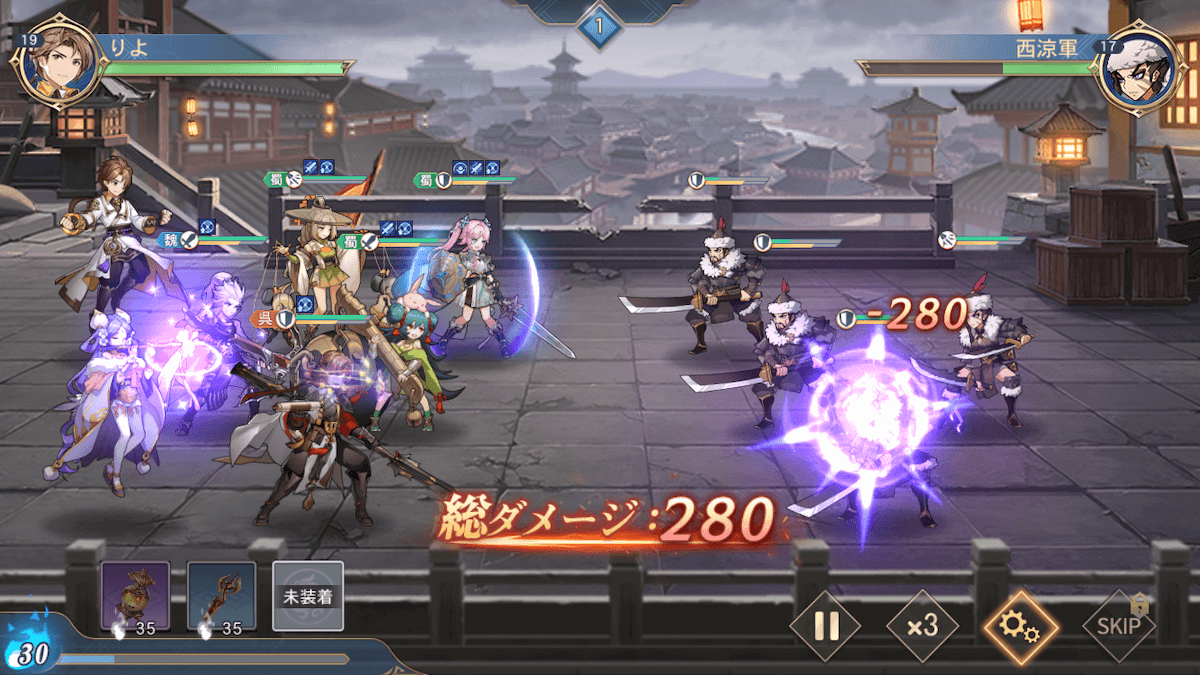Toggle the ×3 battle speed

[x=922, y=626]
